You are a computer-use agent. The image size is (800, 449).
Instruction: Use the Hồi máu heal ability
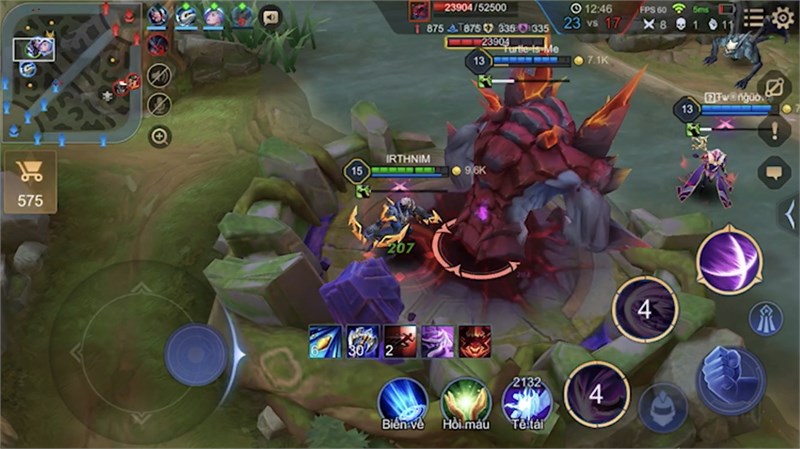coord(465,402)
